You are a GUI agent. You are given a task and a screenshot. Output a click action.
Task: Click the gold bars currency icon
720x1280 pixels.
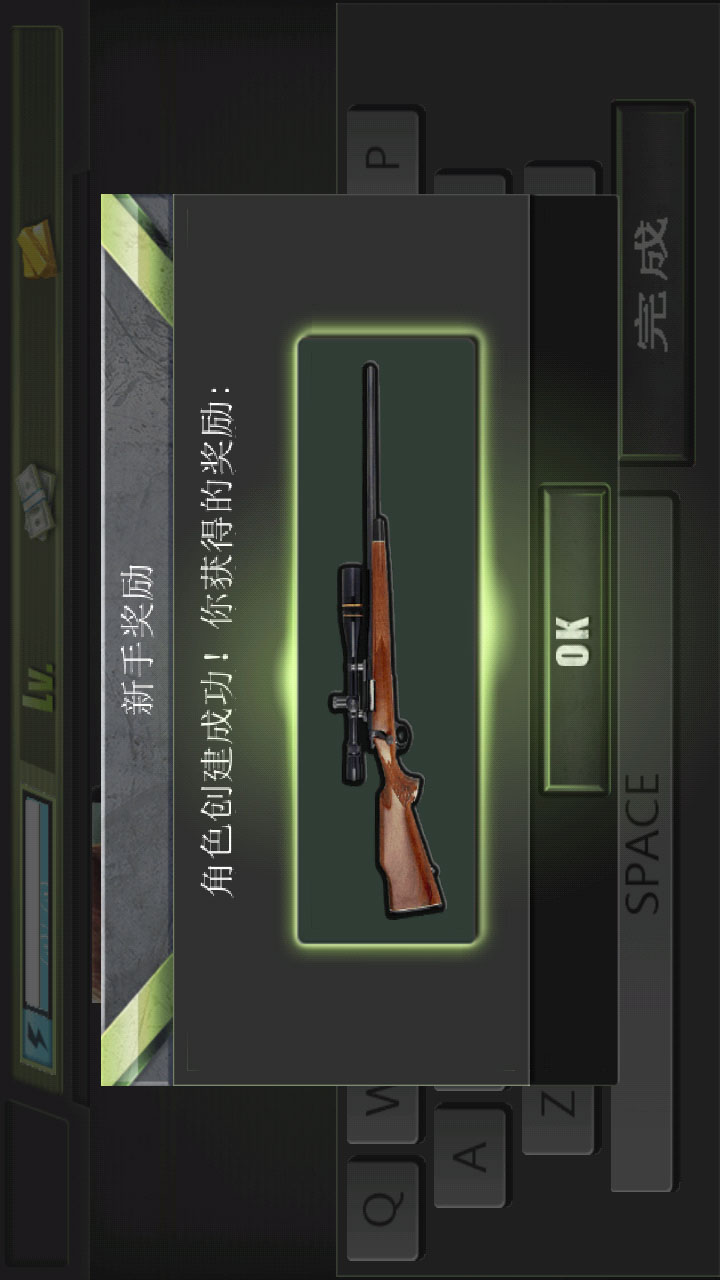[38, 247]
